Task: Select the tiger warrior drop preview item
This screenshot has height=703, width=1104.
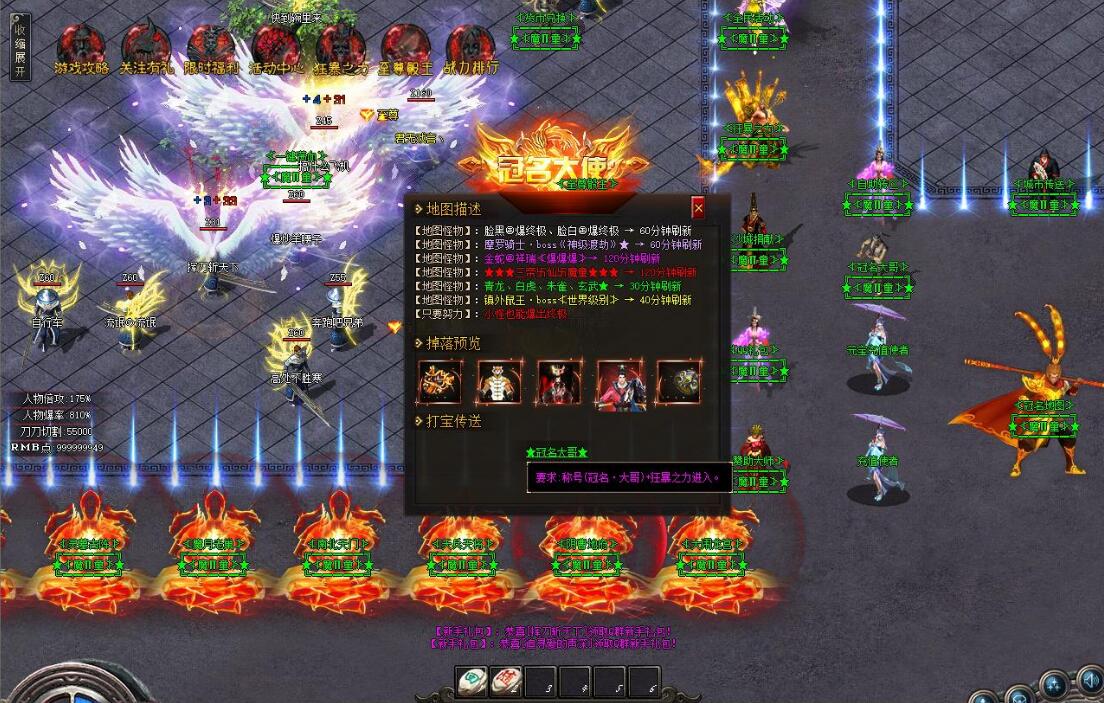Action: click(x=499, y=381)
